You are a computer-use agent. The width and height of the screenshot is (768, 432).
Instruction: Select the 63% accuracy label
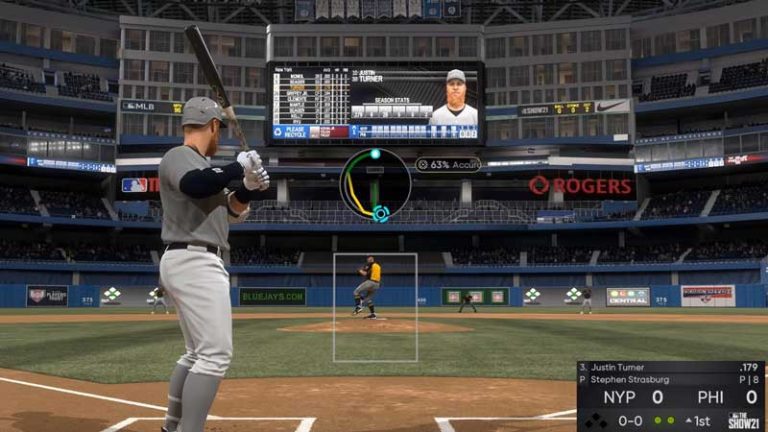[448, 164]
